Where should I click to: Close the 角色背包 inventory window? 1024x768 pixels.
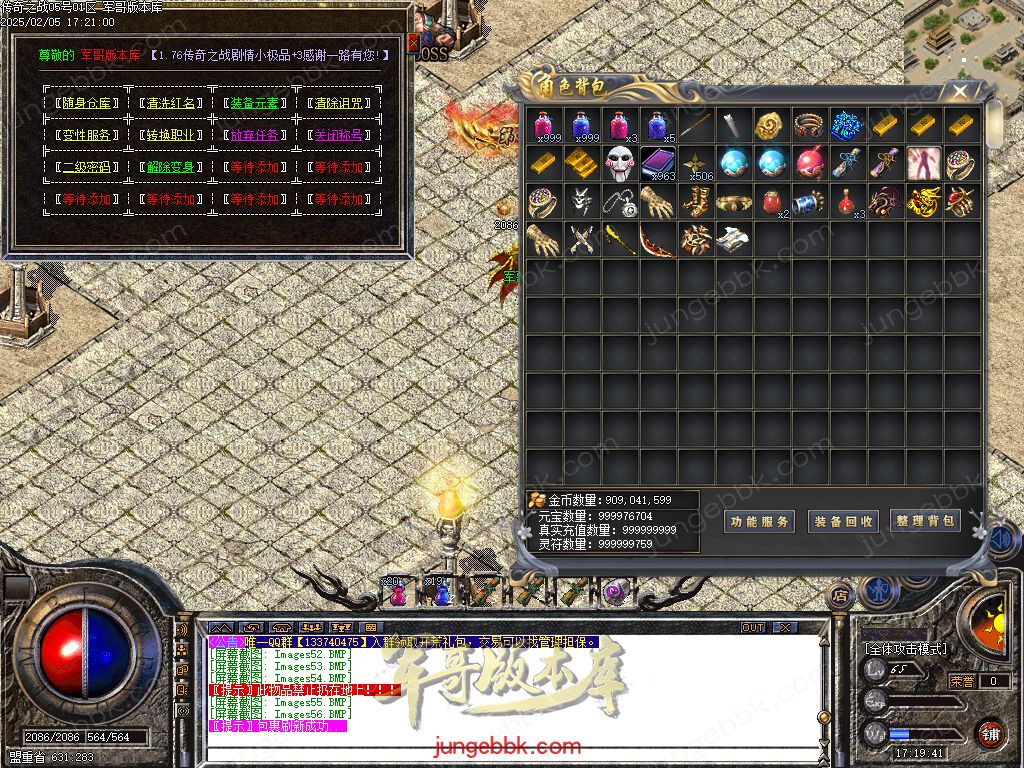pos(959,92)
